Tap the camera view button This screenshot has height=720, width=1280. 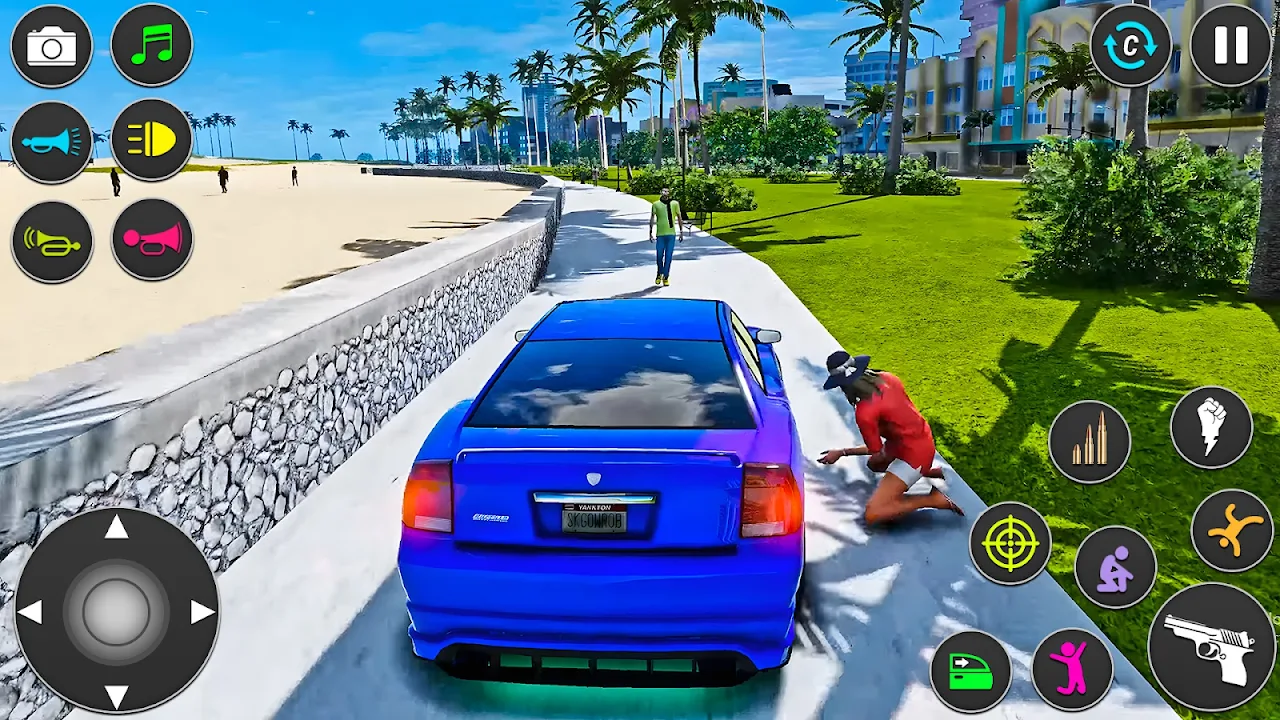click(51, 46)
